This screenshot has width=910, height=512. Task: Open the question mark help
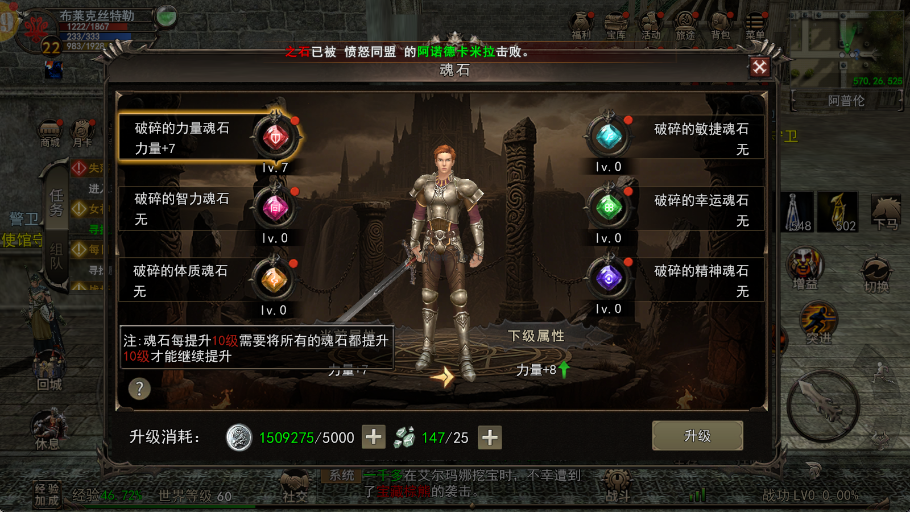point(140,389)
